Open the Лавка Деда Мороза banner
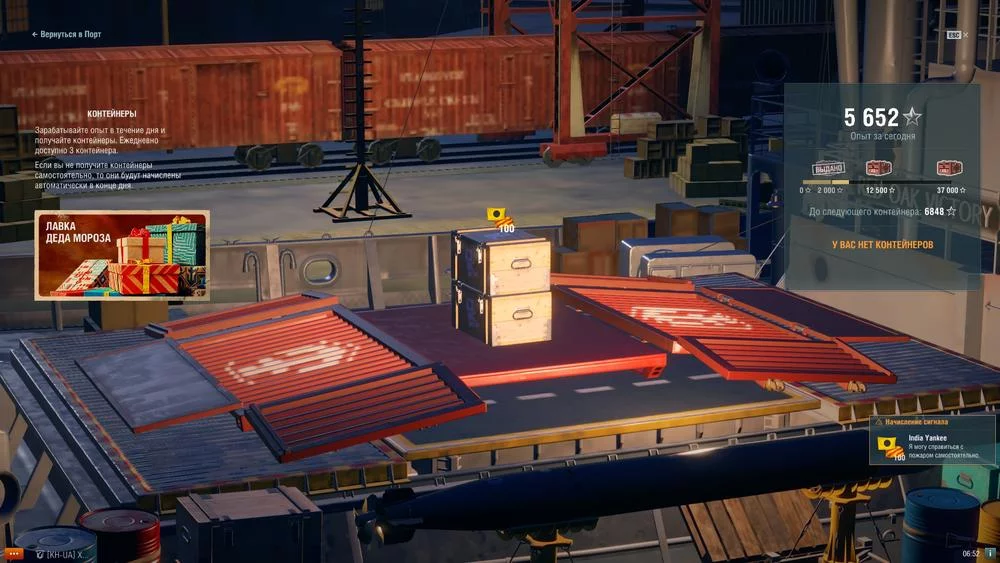 coord(122,255)
